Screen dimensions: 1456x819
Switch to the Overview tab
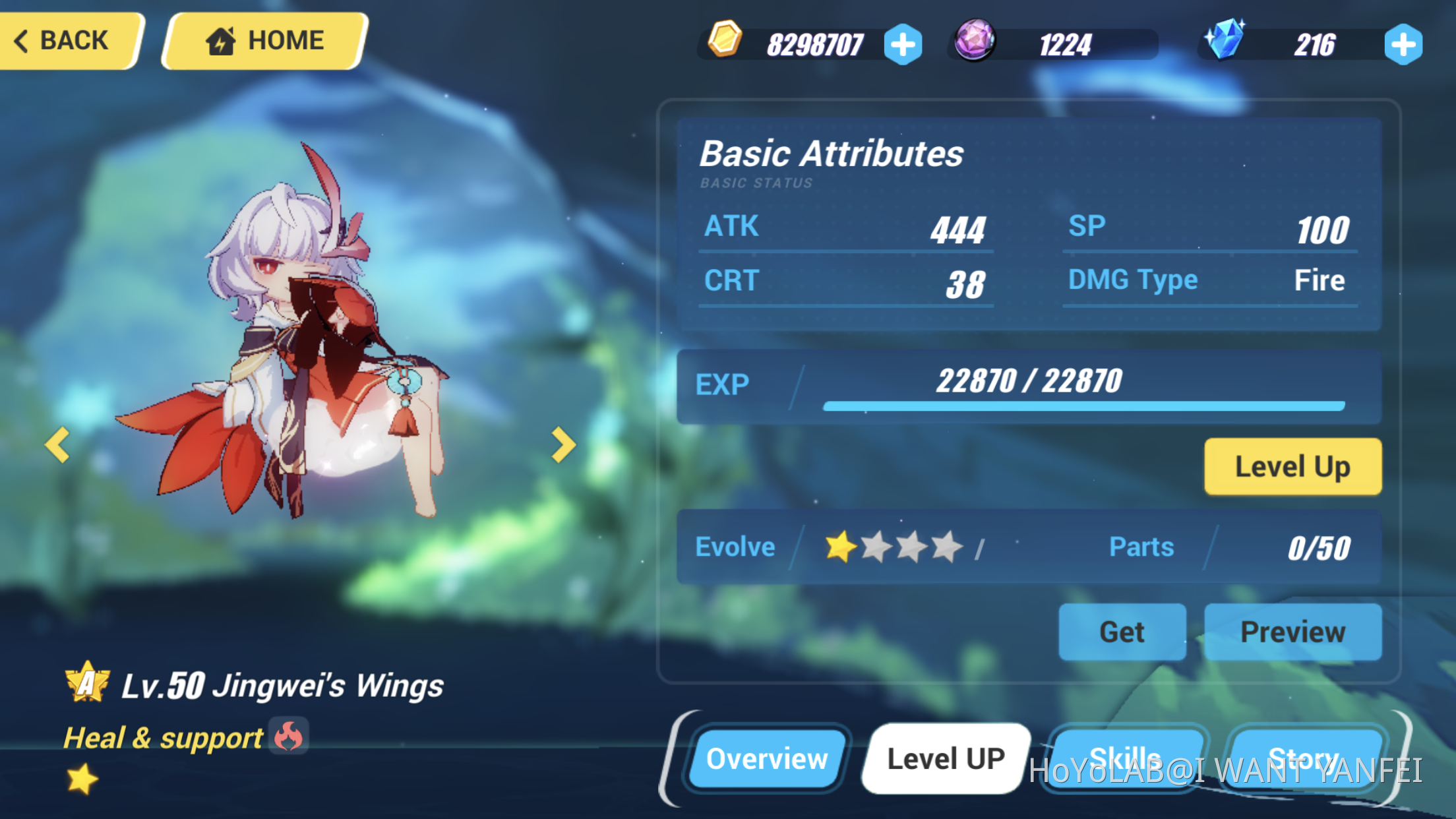coord(767,758)
